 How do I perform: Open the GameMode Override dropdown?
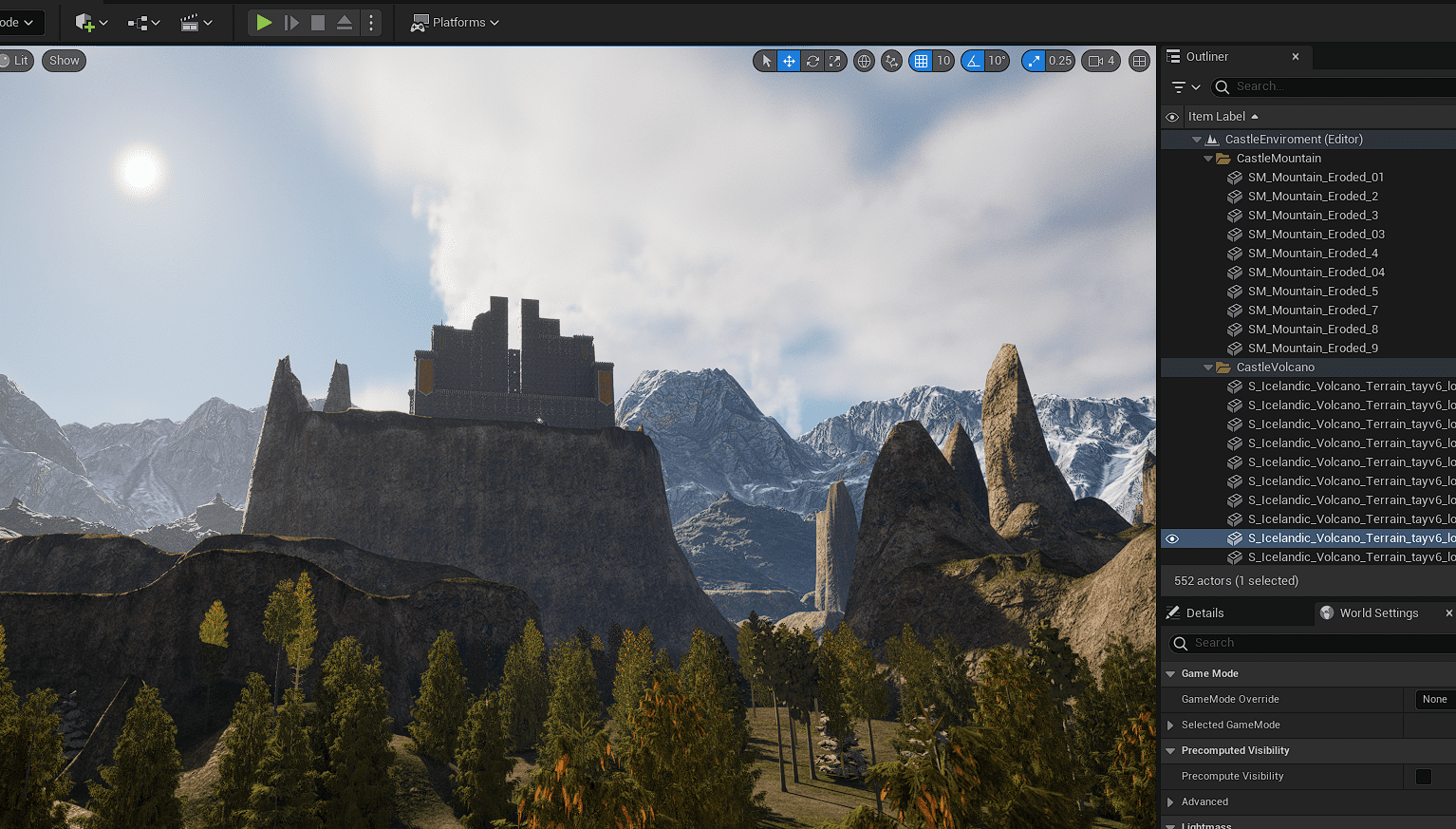tap(1434, 700)
